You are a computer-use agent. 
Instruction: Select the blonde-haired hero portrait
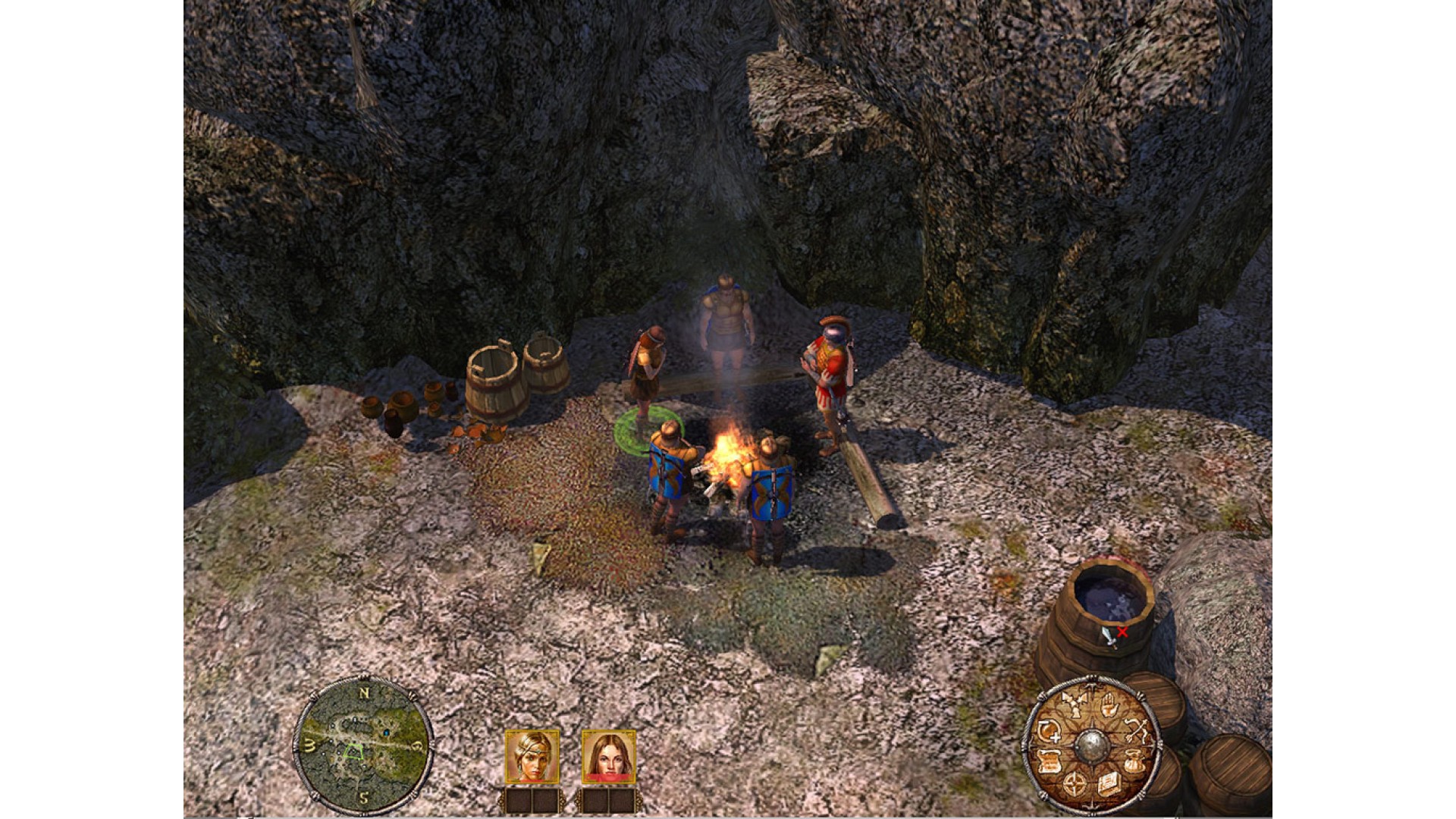pyautogui.click(x=532, y=756)
